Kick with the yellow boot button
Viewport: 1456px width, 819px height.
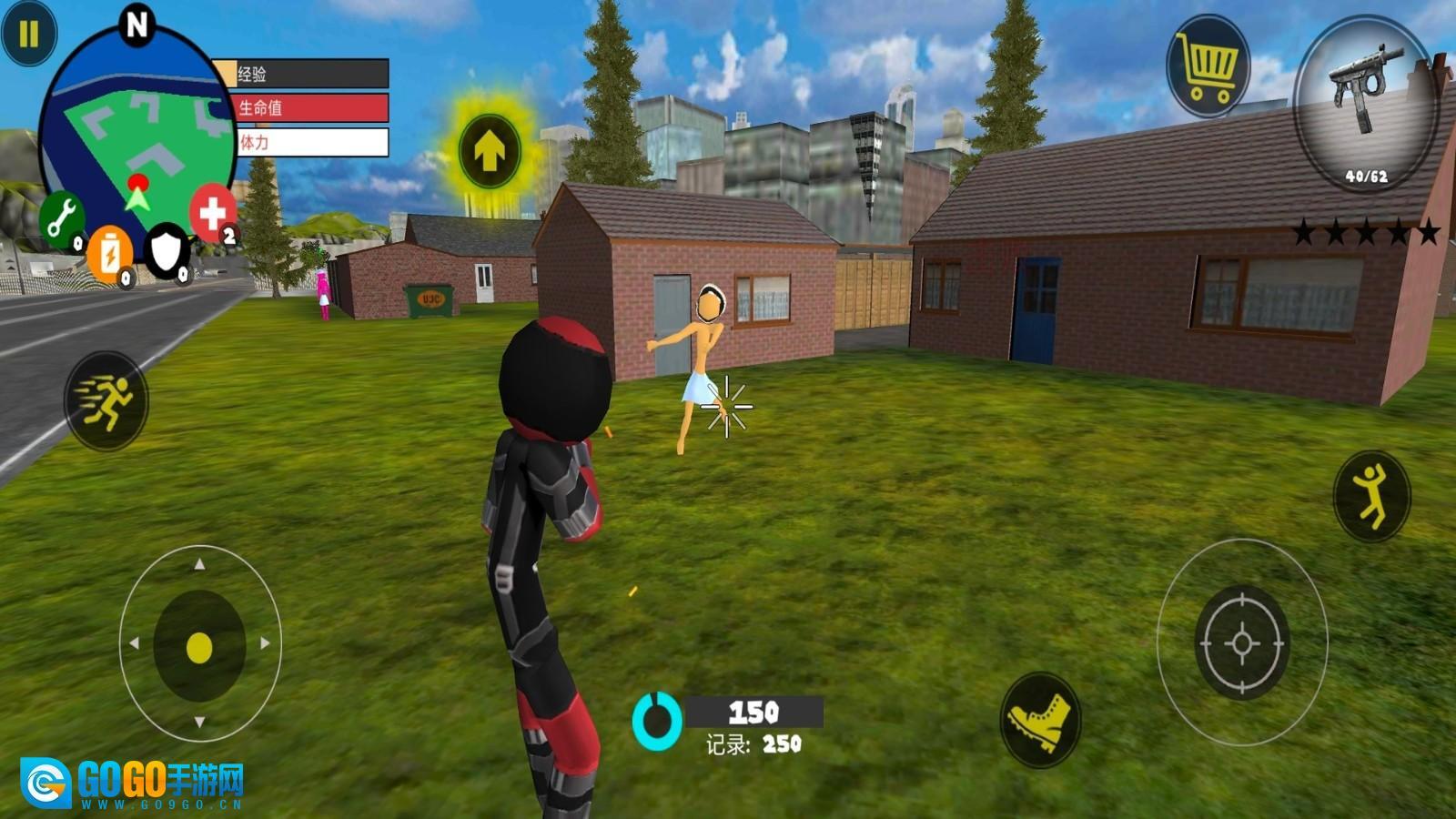(1040, 719)
